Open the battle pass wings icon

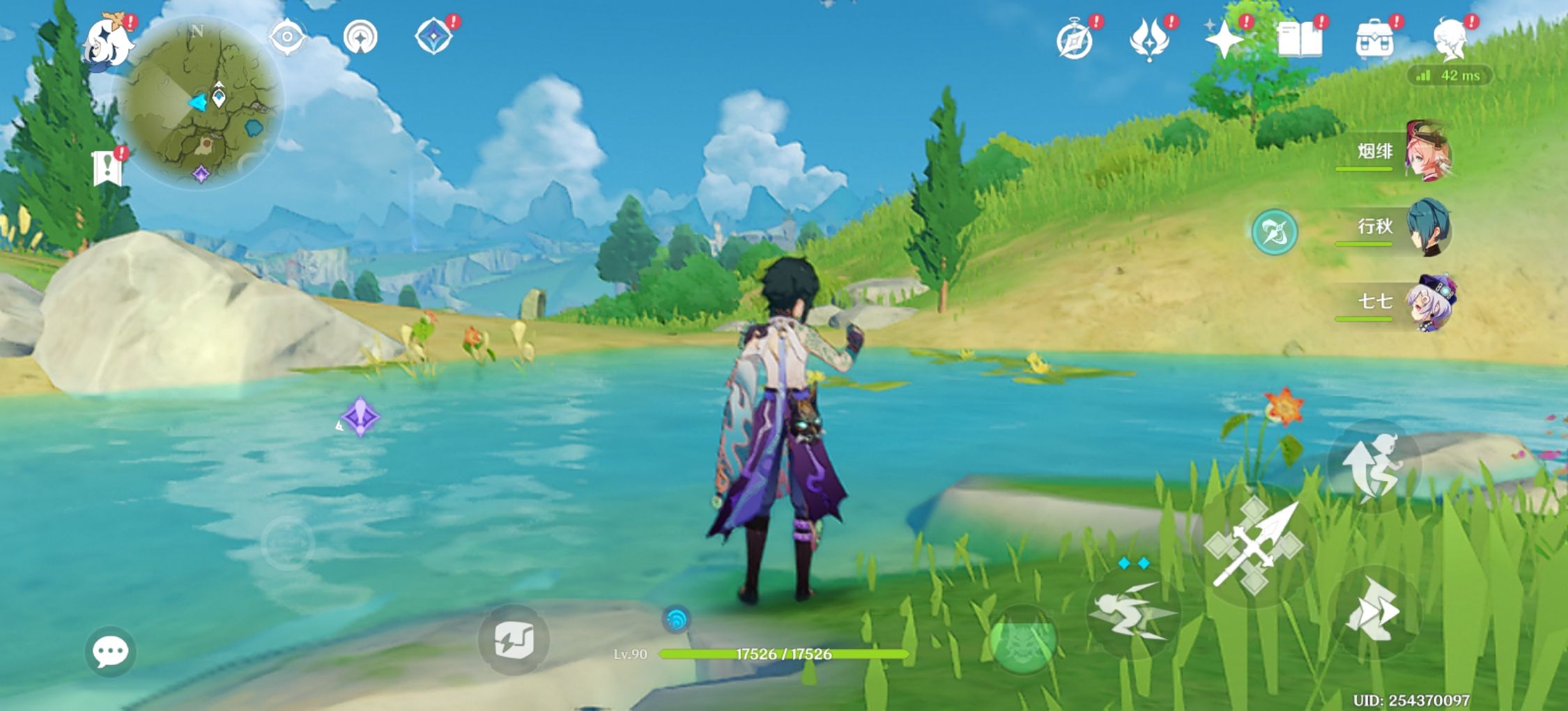(x=1150, y=40)
